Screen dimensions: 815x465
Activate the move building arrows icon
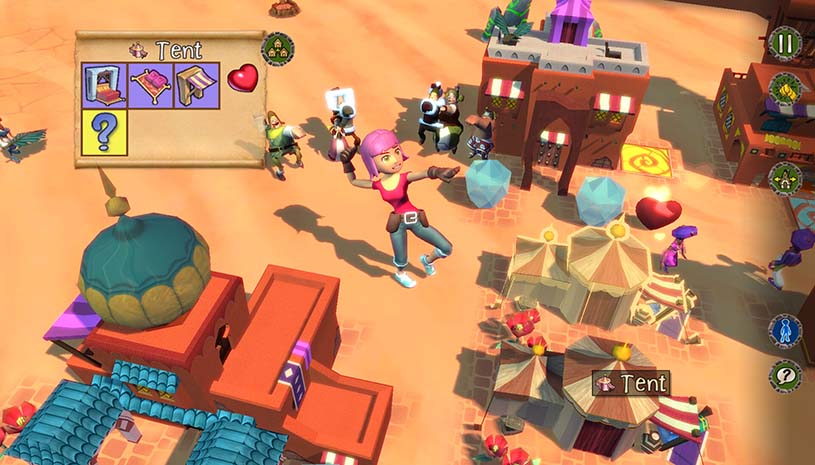[x=785, y=180]
